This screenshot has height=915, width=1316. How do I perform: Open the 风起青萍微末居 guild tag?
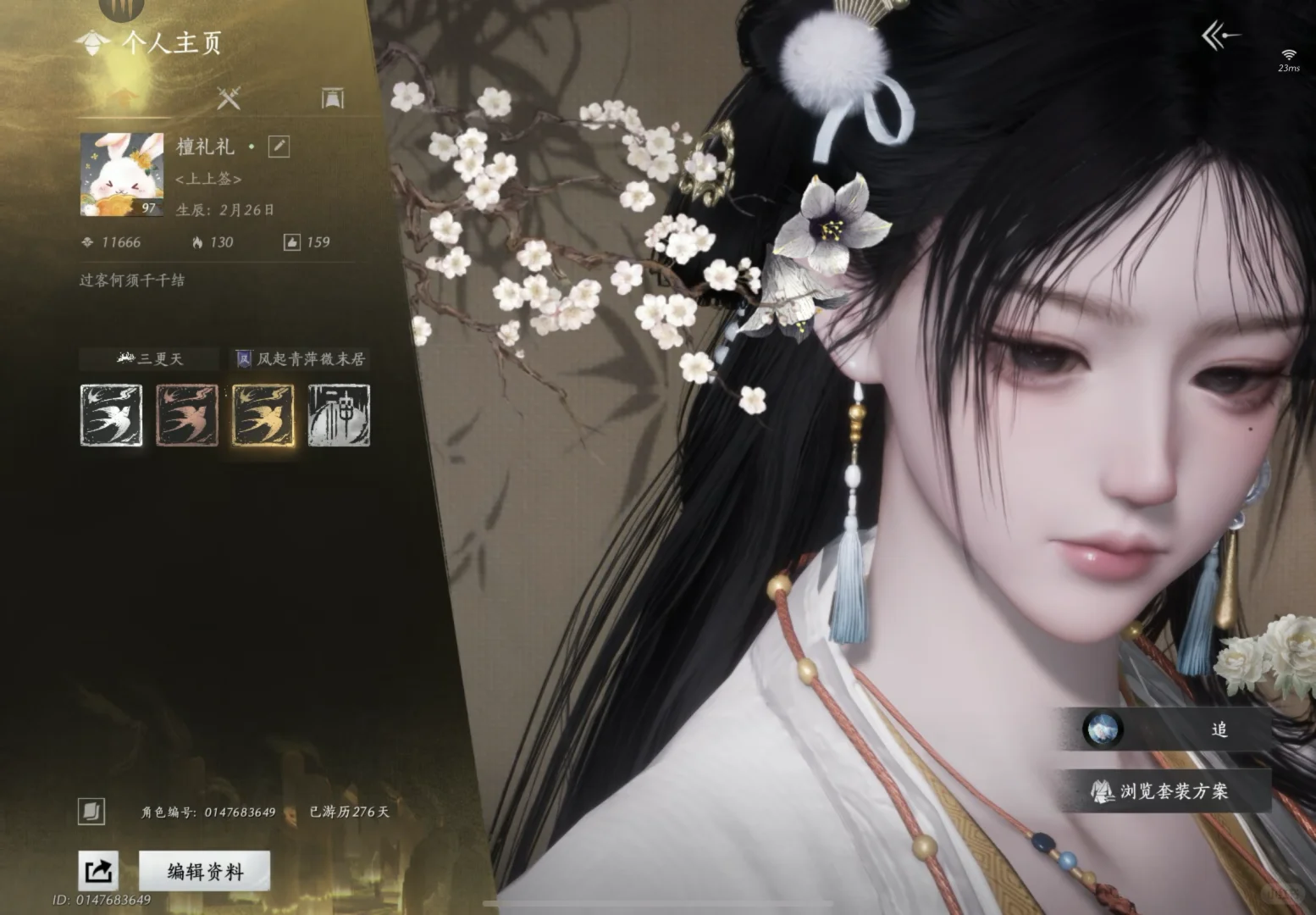pos(301,359)
